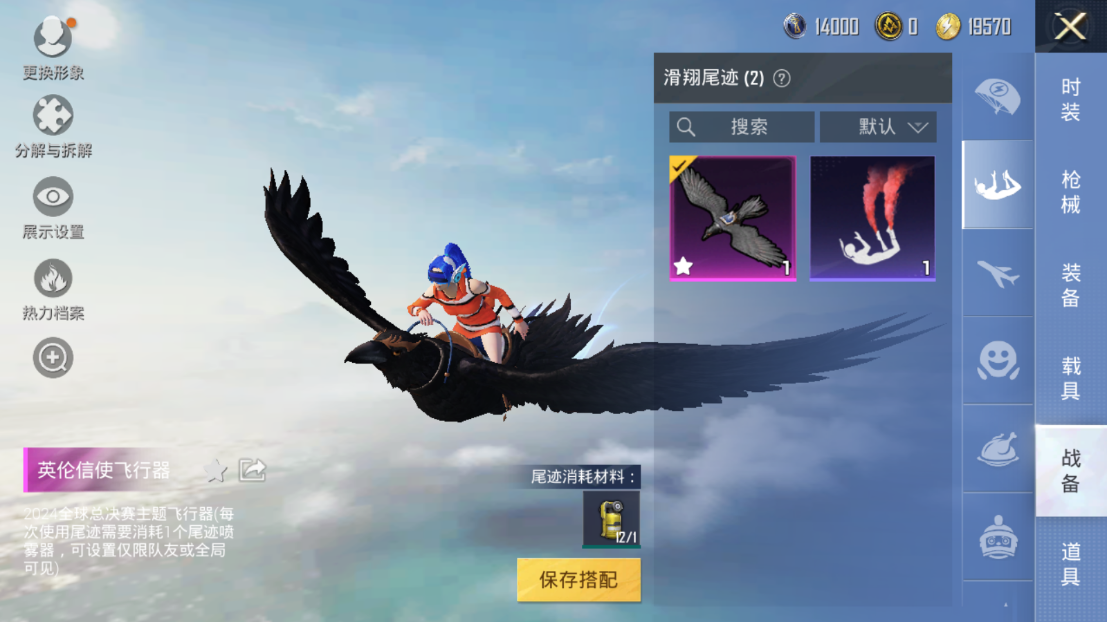Switch to the 道具 items tab

tap(1070, 563)
